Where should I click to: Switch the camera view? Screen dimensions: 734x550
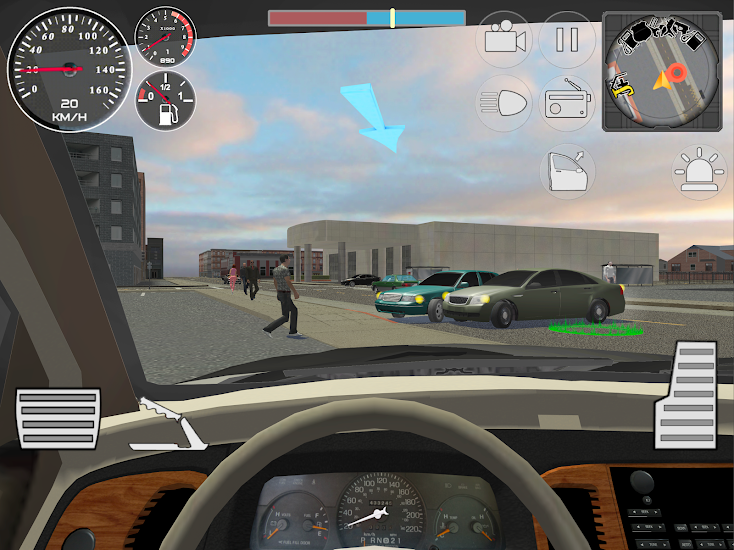tap(505, 40)
